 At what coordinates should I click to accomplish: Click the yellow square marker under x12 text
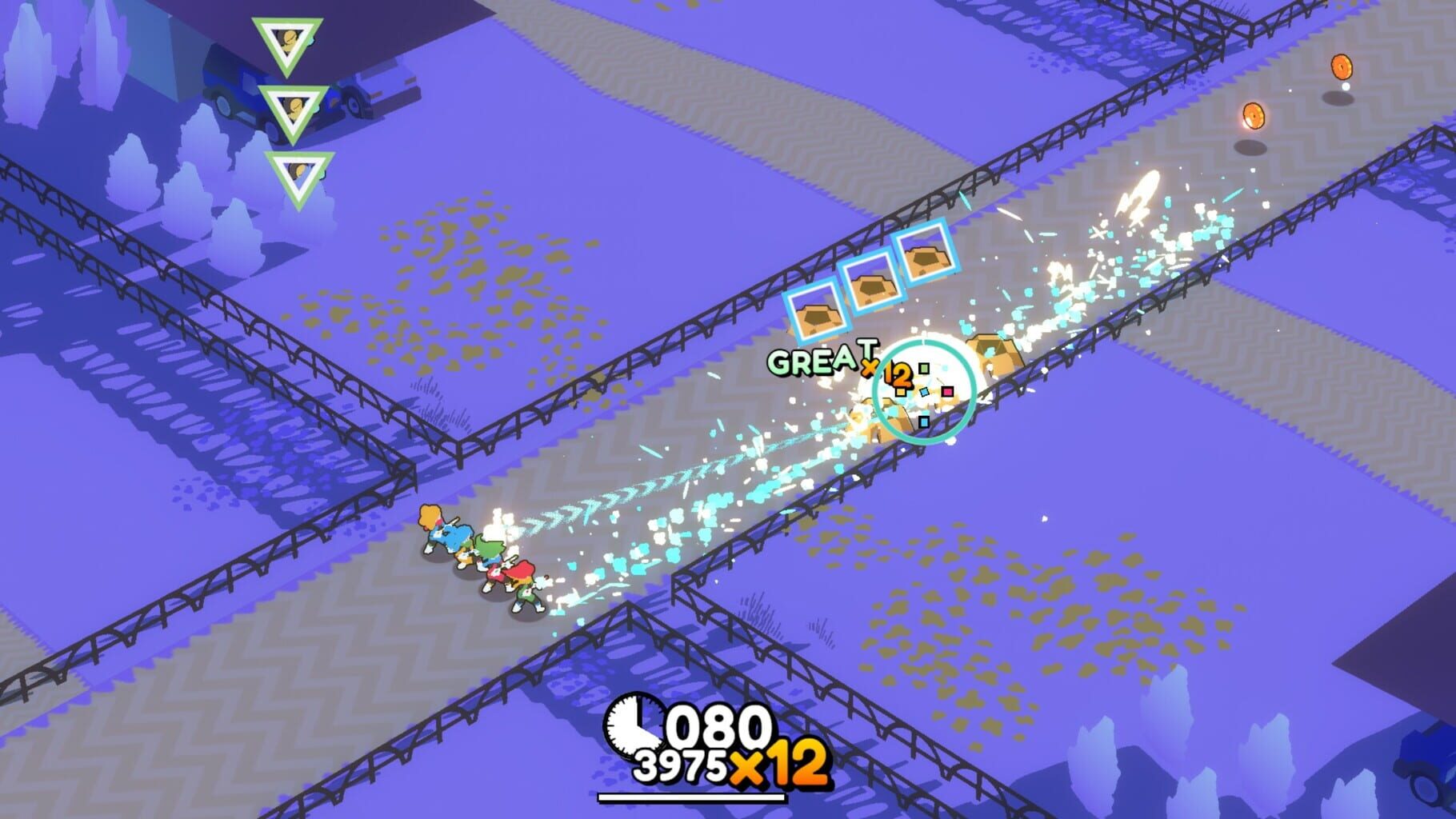pos(901,392)
